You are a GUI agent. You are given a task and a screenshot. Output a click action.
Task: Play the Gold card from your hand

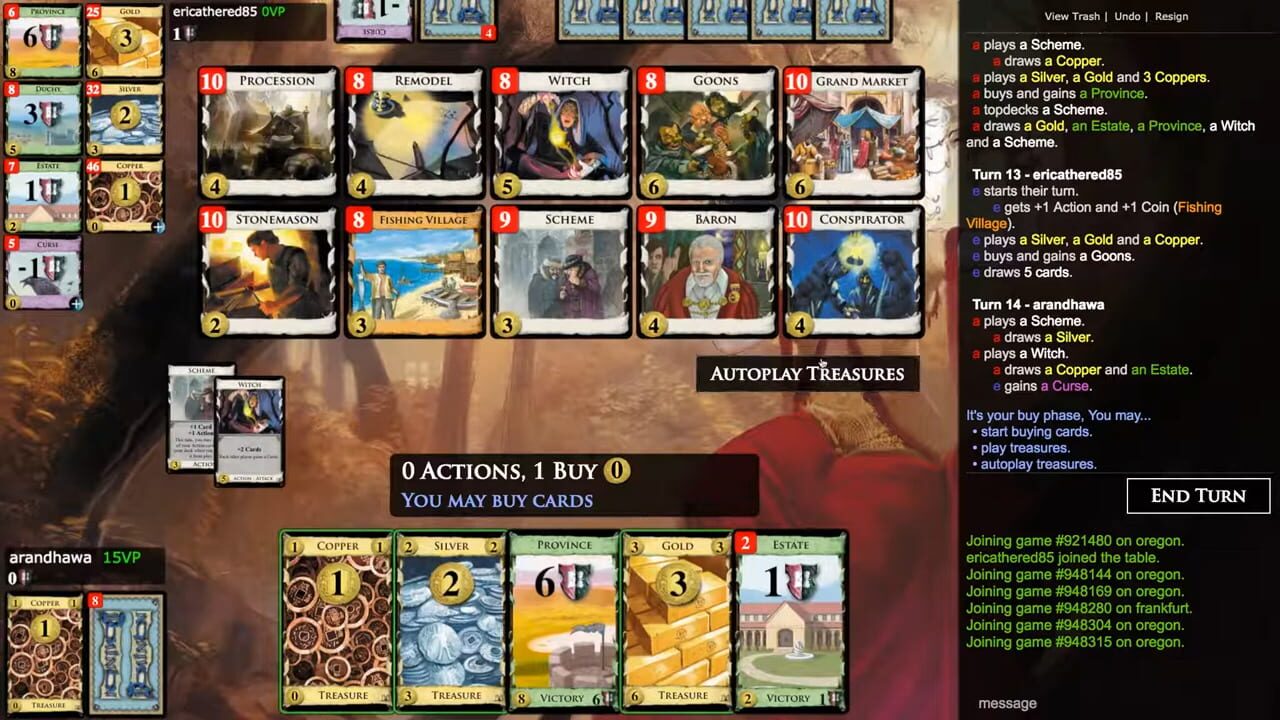click(678, 620)
